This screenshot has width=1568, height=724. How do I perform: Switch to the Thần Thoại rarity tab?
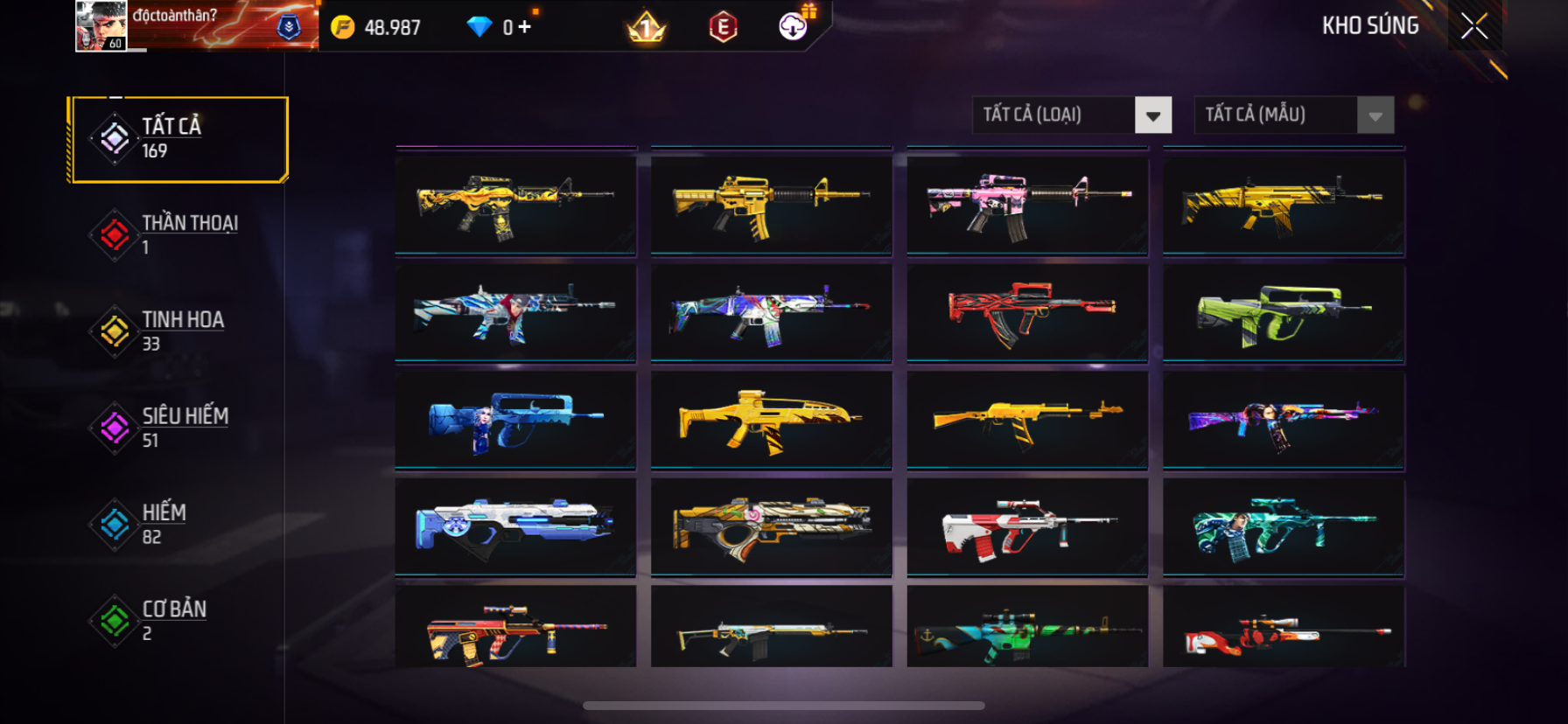point(179,234)
